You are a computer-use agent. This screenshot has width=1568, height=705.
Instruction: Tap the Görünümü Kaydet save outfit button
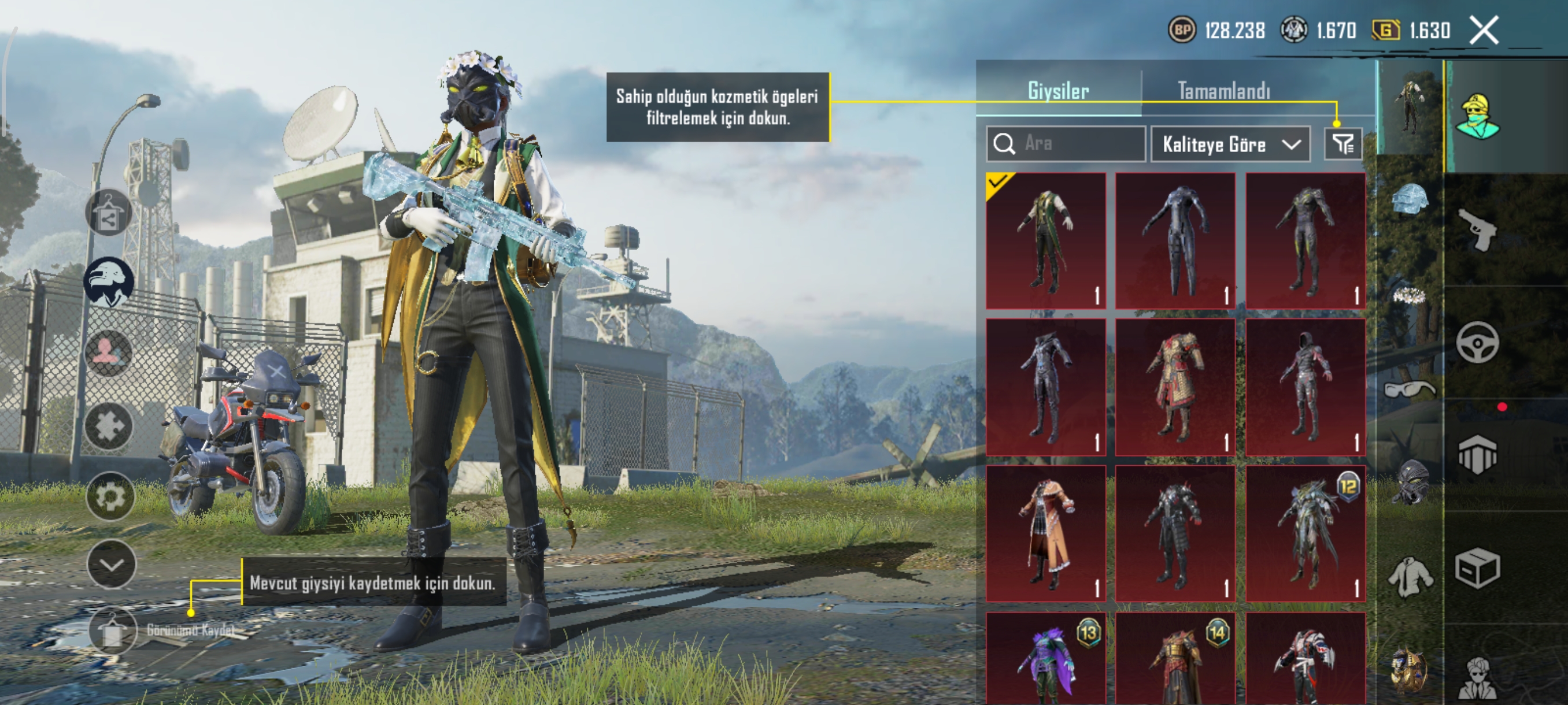tap(112, 631)
